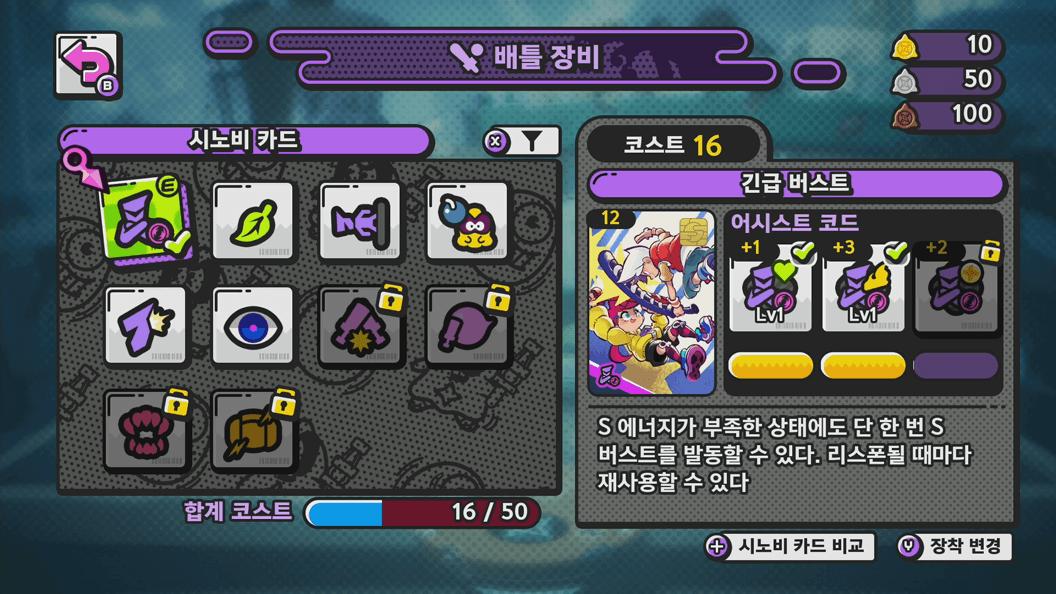Viewport: 1056px width, 594px height.
Task: Click the change equipment button
Action: tap(954, 546)
